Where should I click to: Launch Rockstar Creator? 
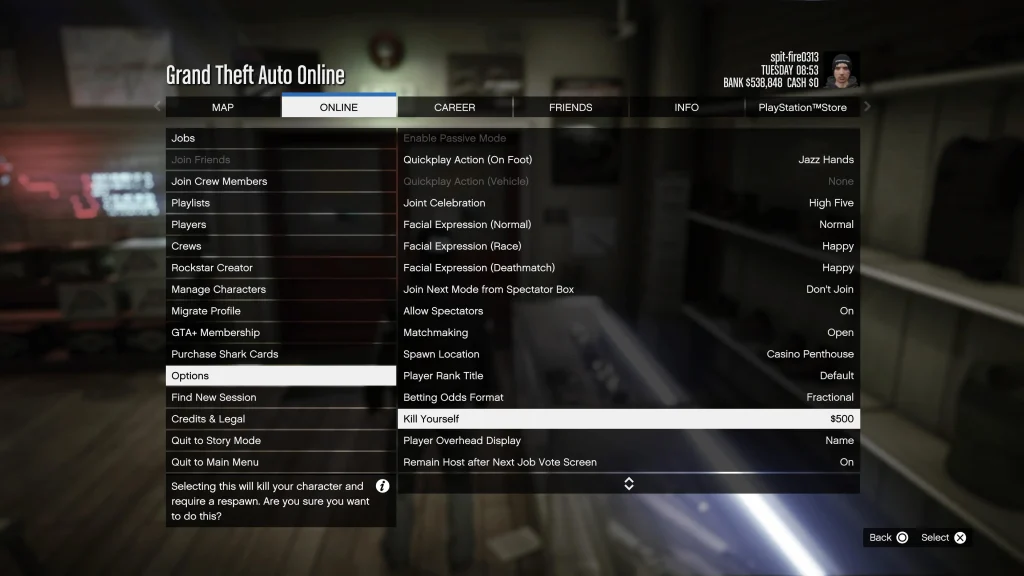point(280,268)
